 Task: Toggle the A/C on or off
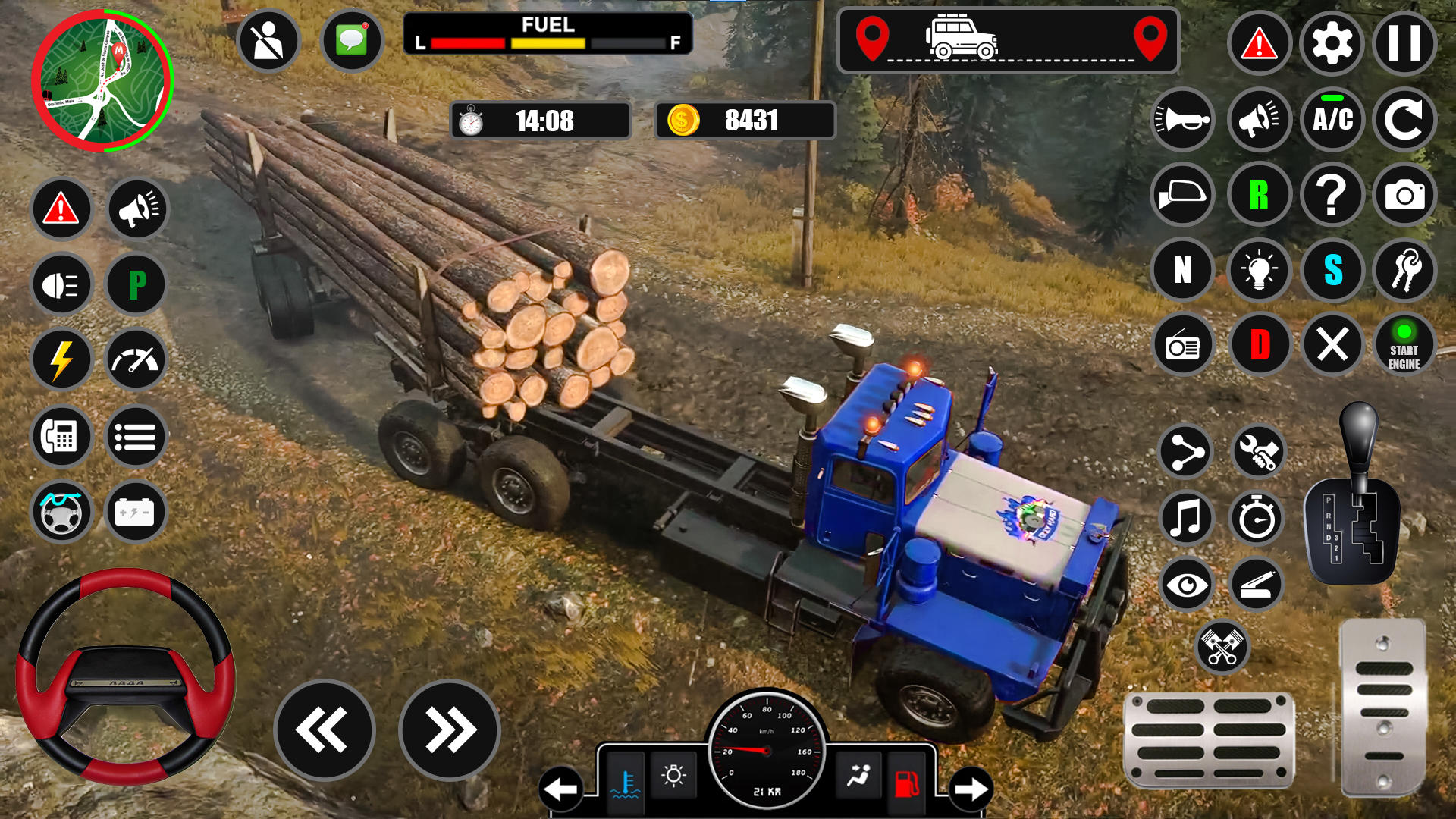tap(1332, 120)
